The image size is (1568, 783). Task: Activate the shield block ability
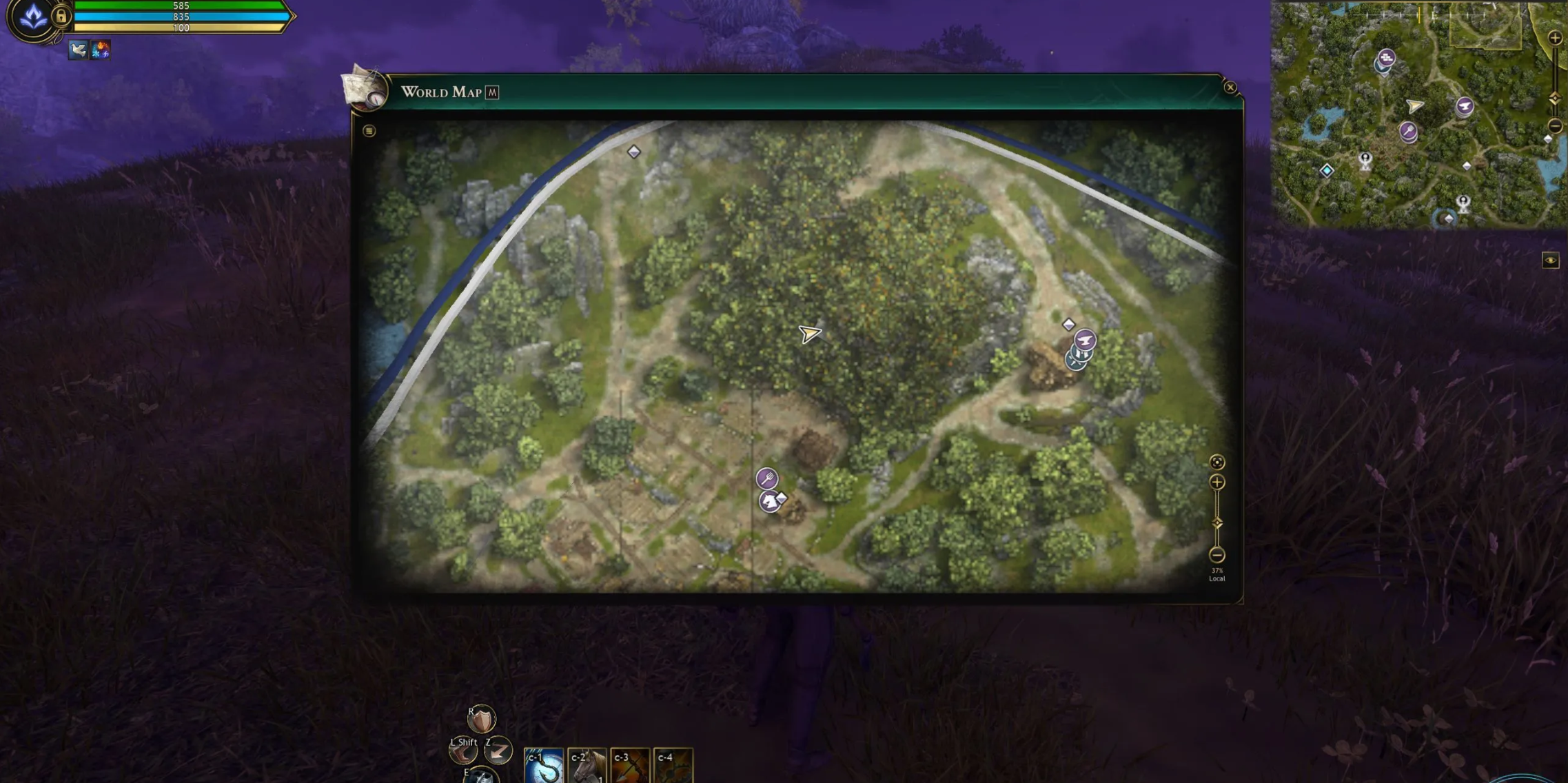click(481, 720)
